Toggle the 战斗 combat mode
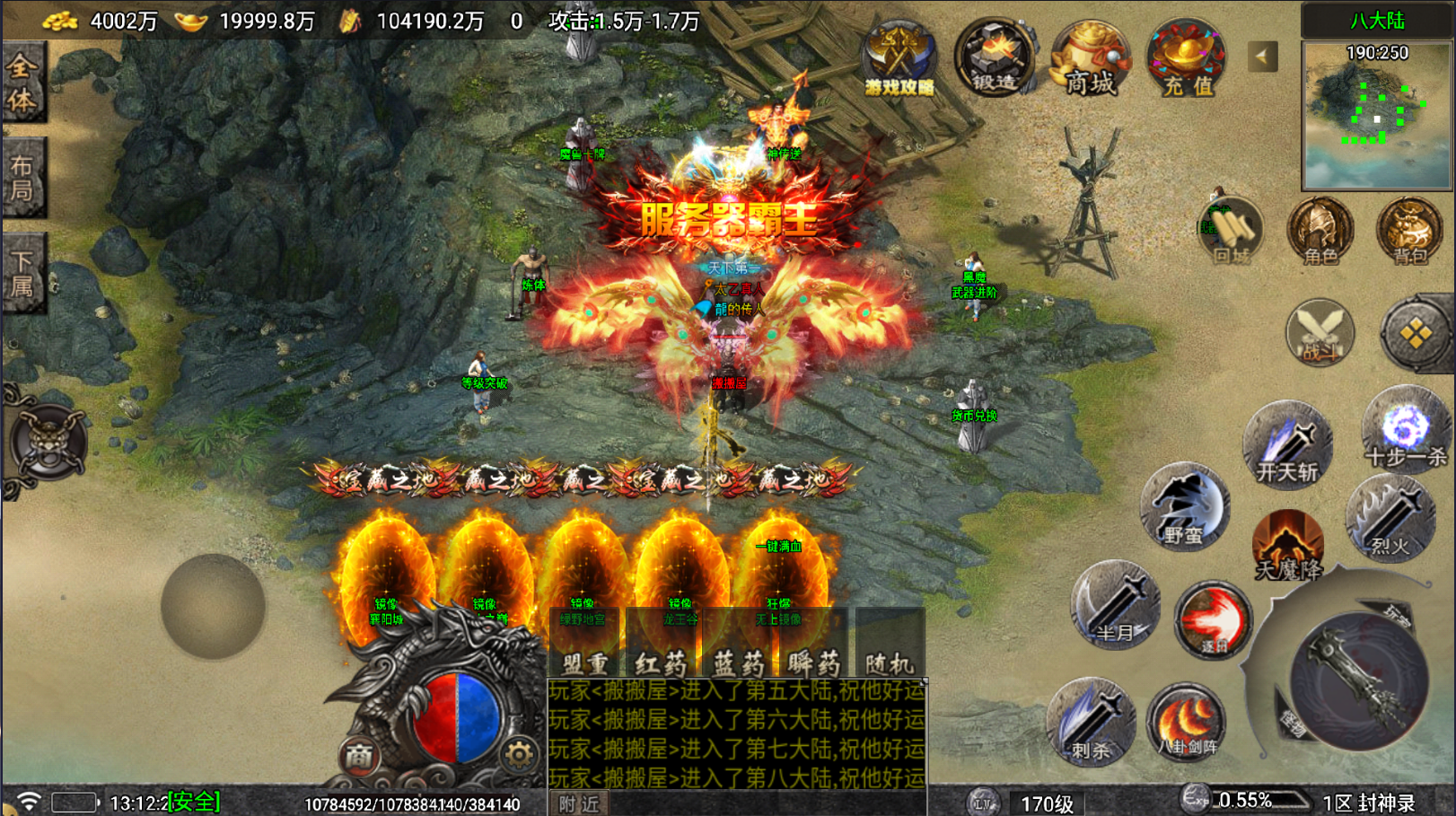1456x816 pixels. 1320,333
